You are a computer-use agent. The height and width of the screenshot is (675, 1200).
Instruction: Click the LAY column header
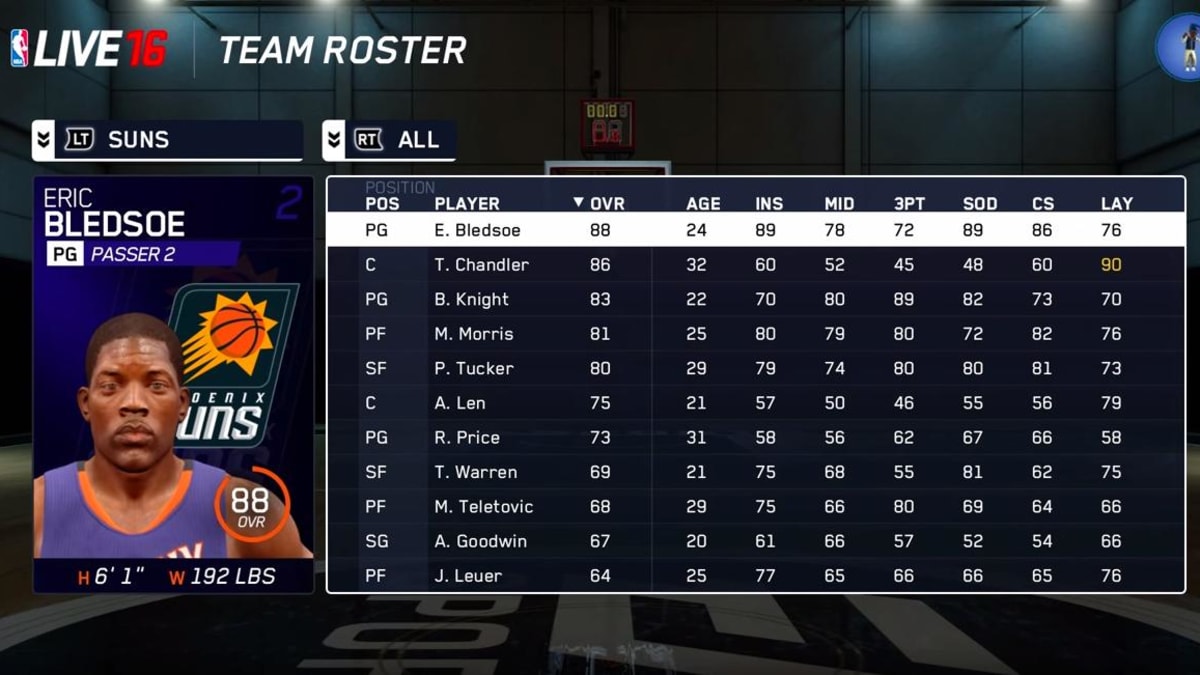click(x=1116, y=203)
